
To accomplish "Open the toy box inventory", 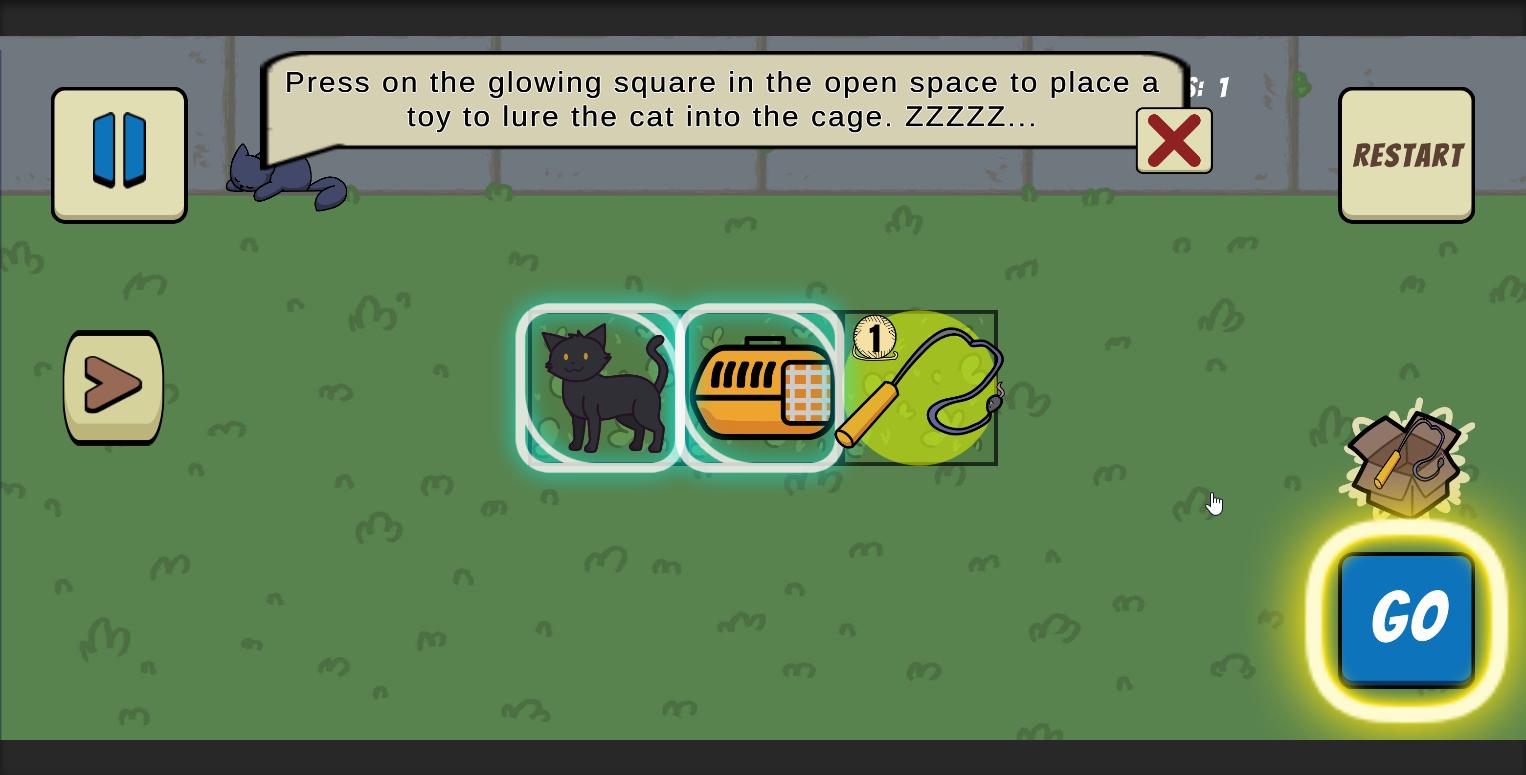I will pyautogui.click(x=1404, y=458).
